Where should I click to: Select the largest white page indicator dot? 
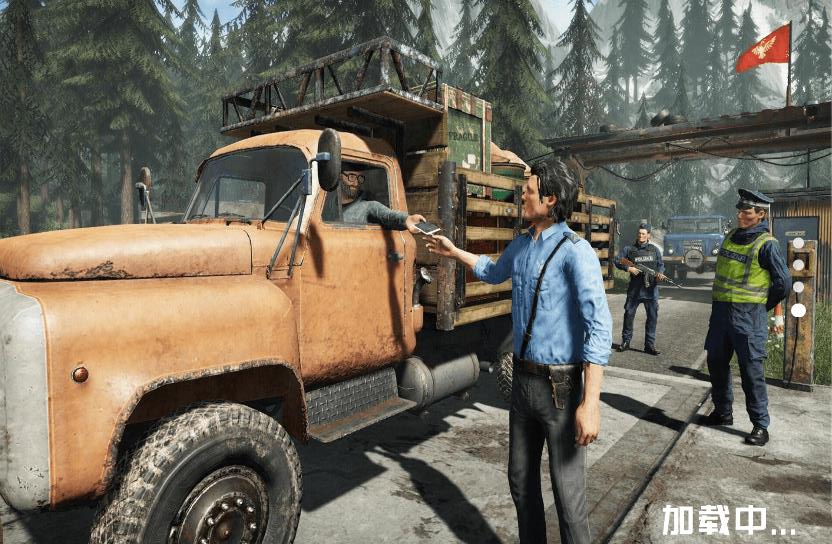coord(798,310)
